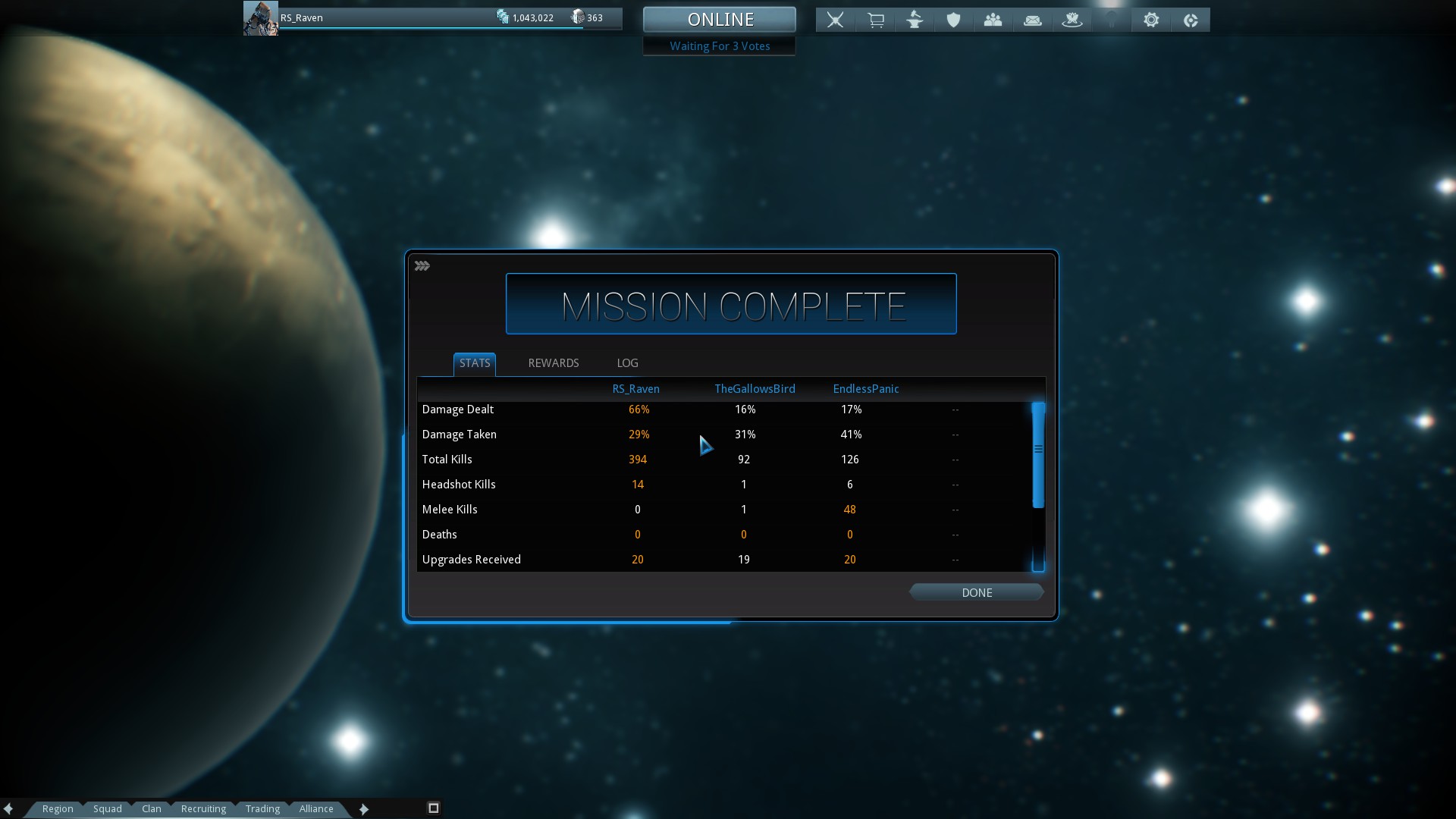Open the three-people contacts icon
This screenshot has width=1456, height=819.
point(993,20)
